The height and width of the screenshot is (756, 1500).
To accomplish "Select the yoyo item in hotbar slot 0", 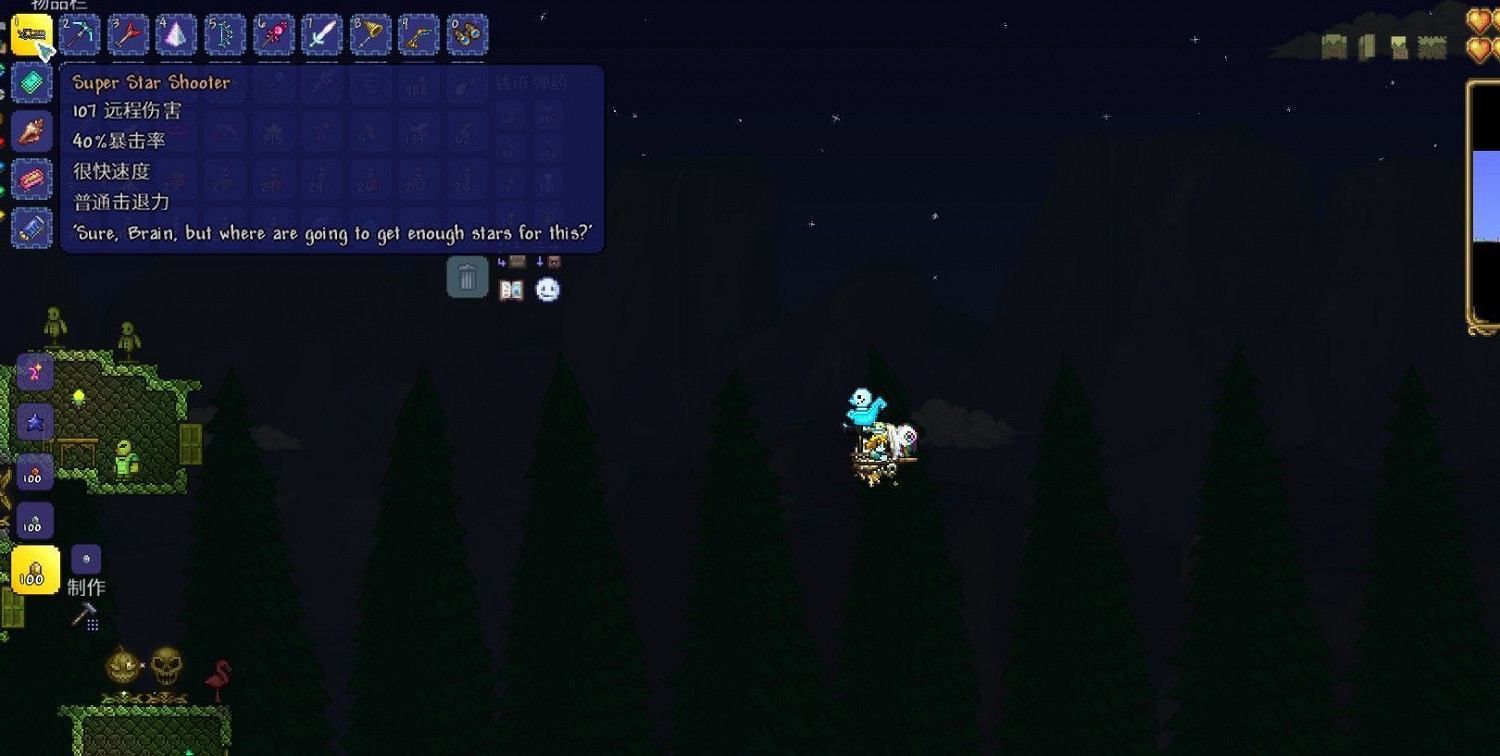I will [469, 35].
